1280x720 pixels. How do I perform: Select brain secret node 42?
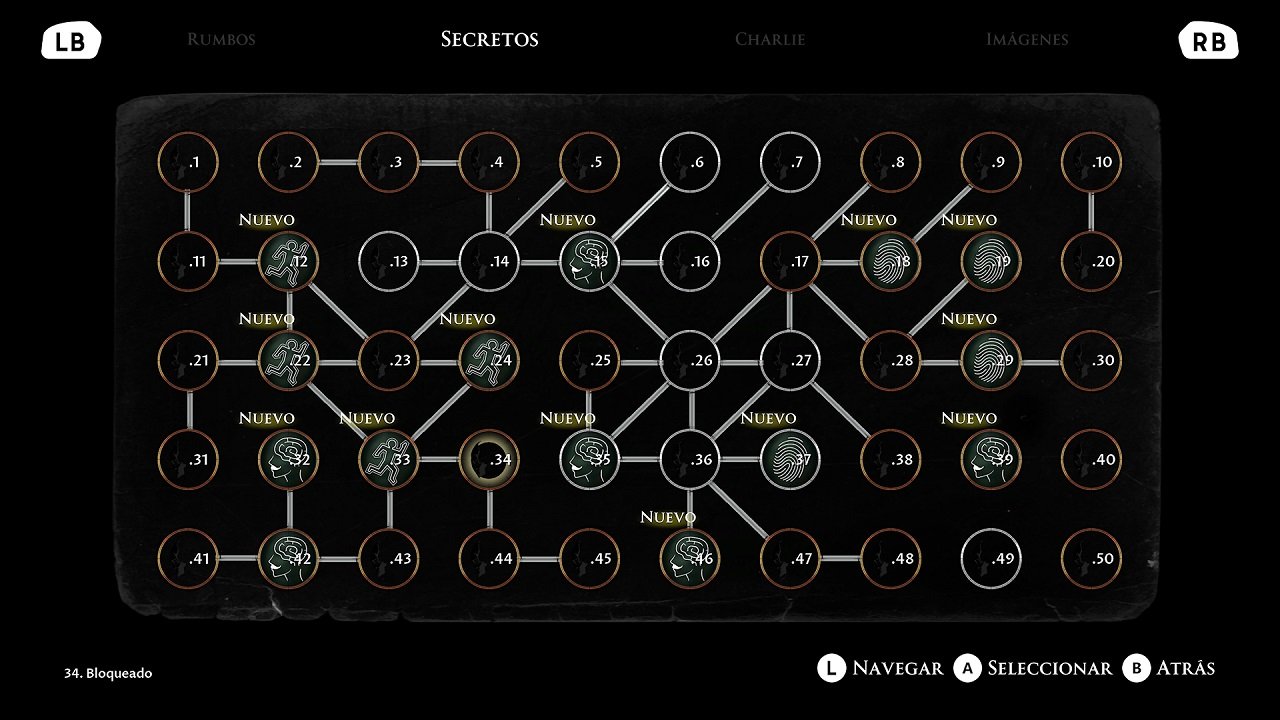[289, 559]
